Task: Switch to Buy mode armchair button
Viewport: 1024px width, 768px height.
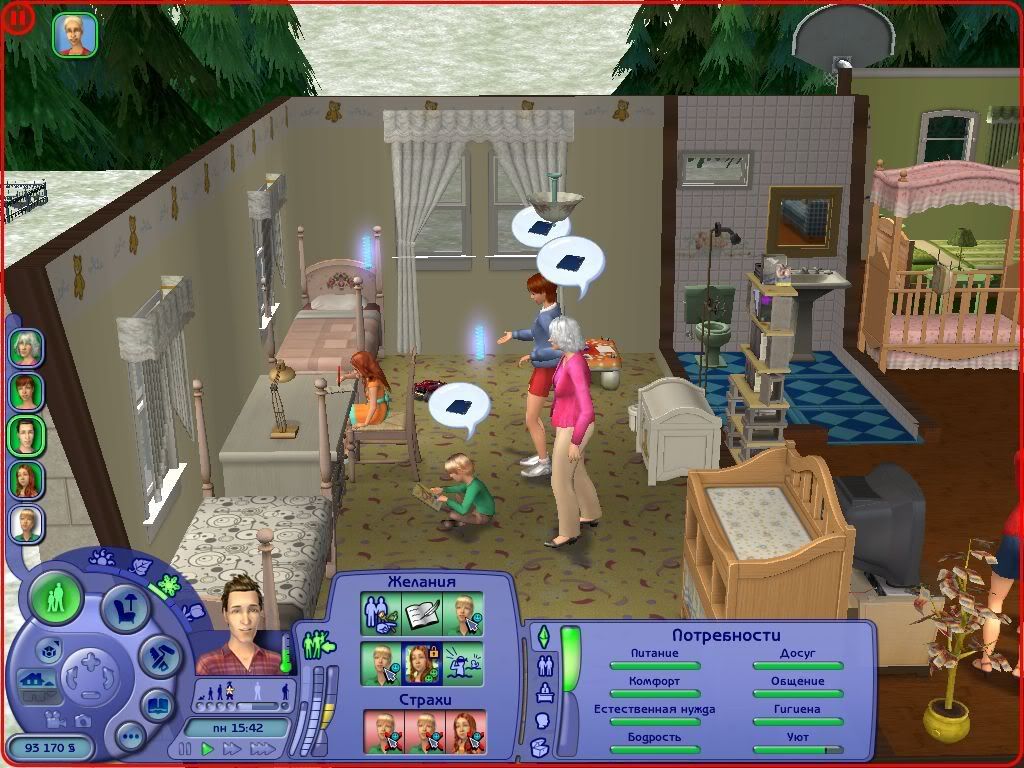Action: point(127,606)
